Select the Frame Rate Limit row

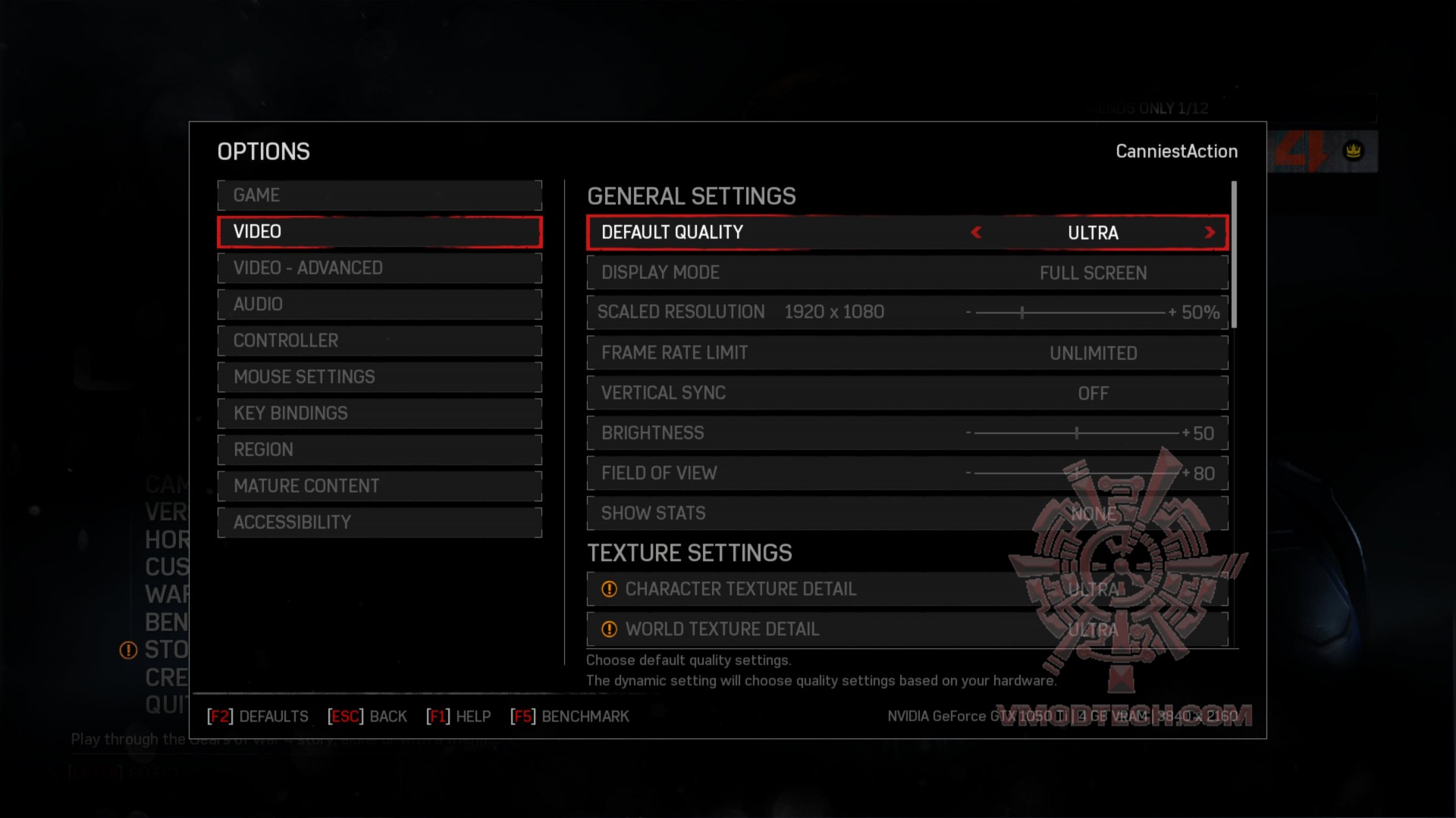[x=907, y=353]
